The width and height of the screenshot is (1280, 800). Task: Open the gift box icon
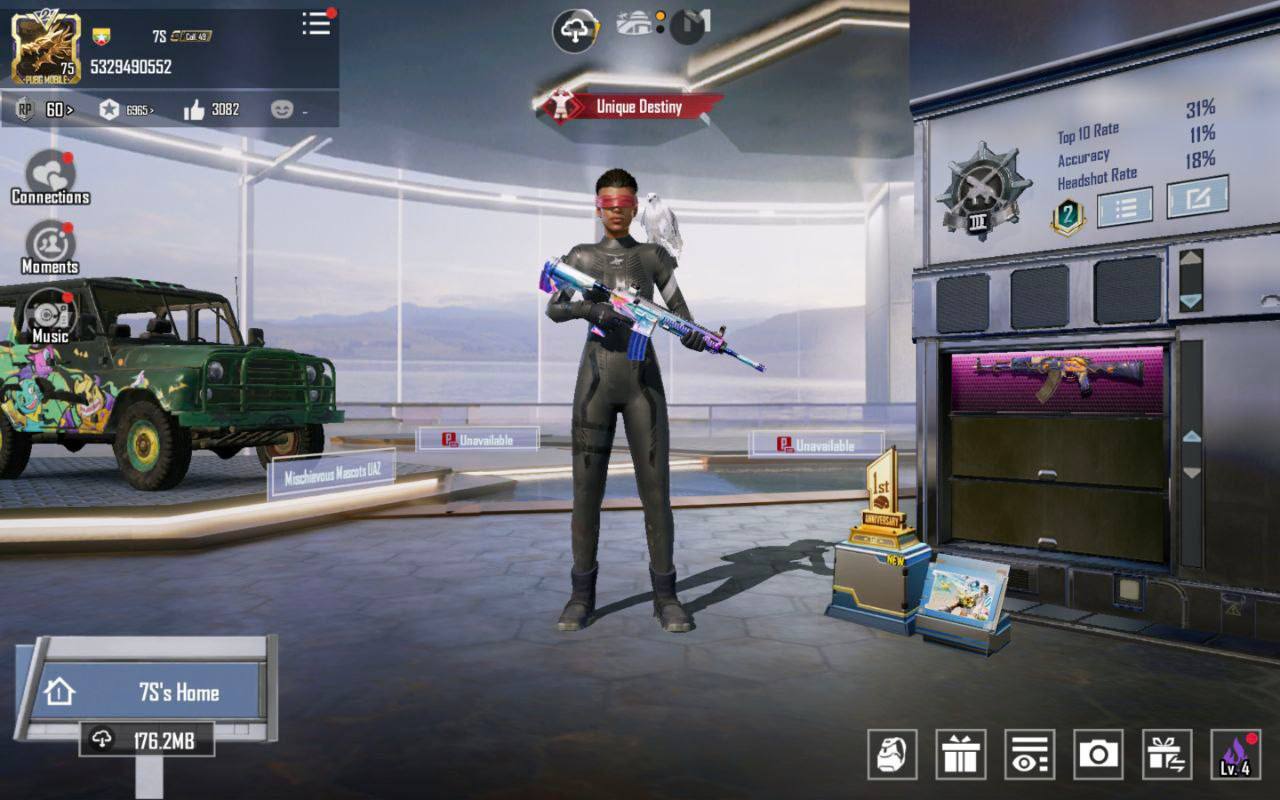point(961,755)
